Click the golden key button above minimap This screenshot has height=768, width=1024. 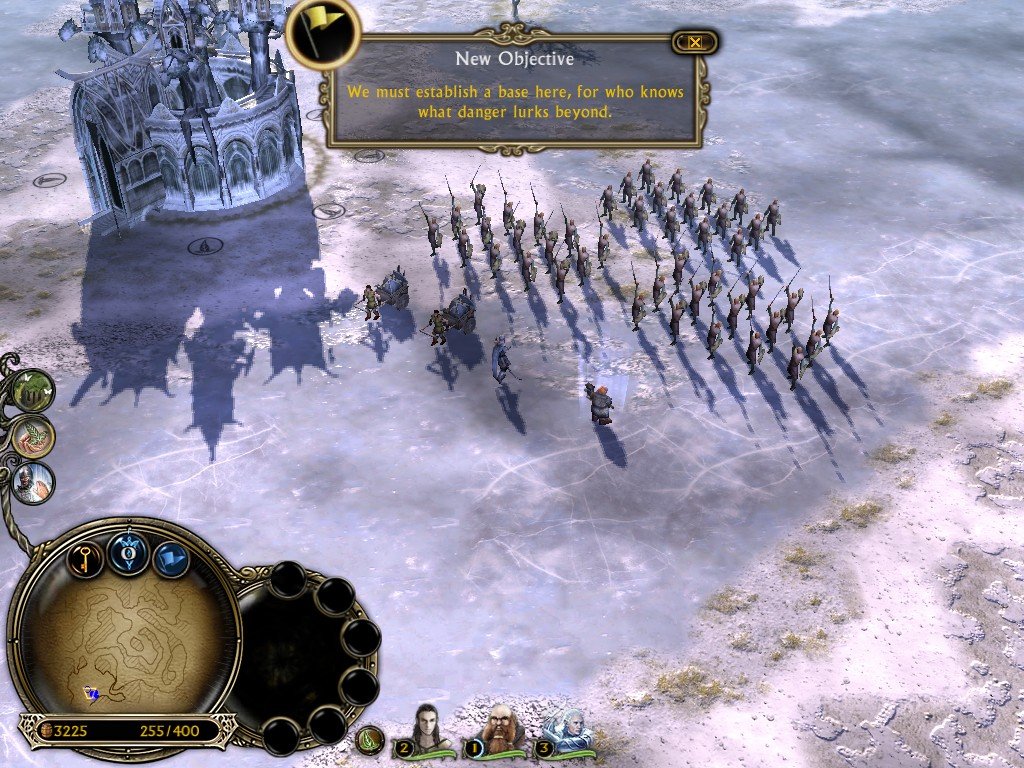86,557
